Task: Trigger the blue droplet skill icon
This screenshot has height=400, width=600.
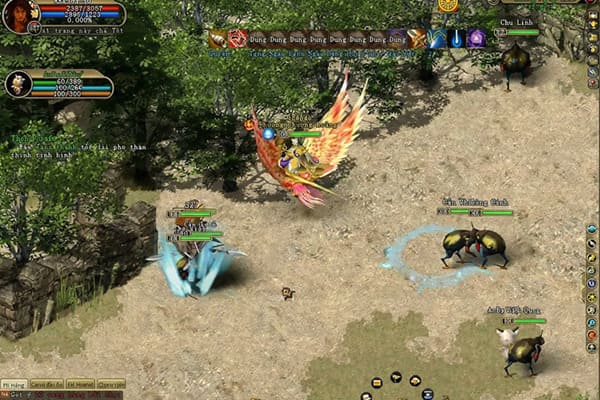Action: tap(456, 38)
